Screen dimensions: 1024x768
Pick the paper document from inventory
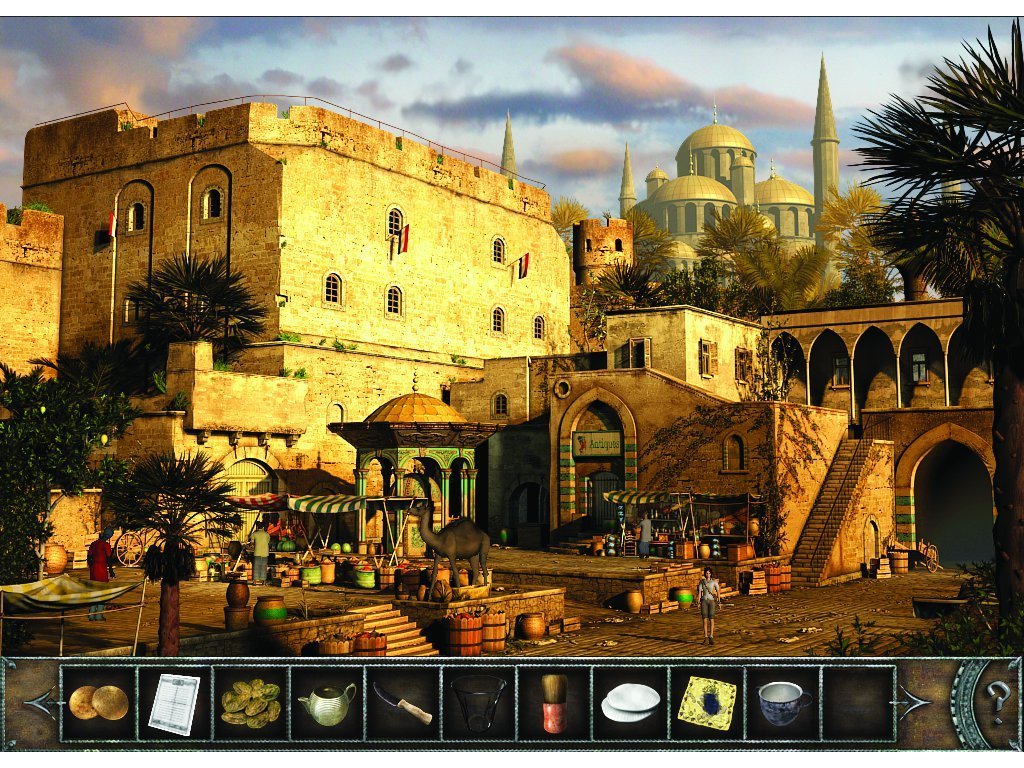[173, 703]
